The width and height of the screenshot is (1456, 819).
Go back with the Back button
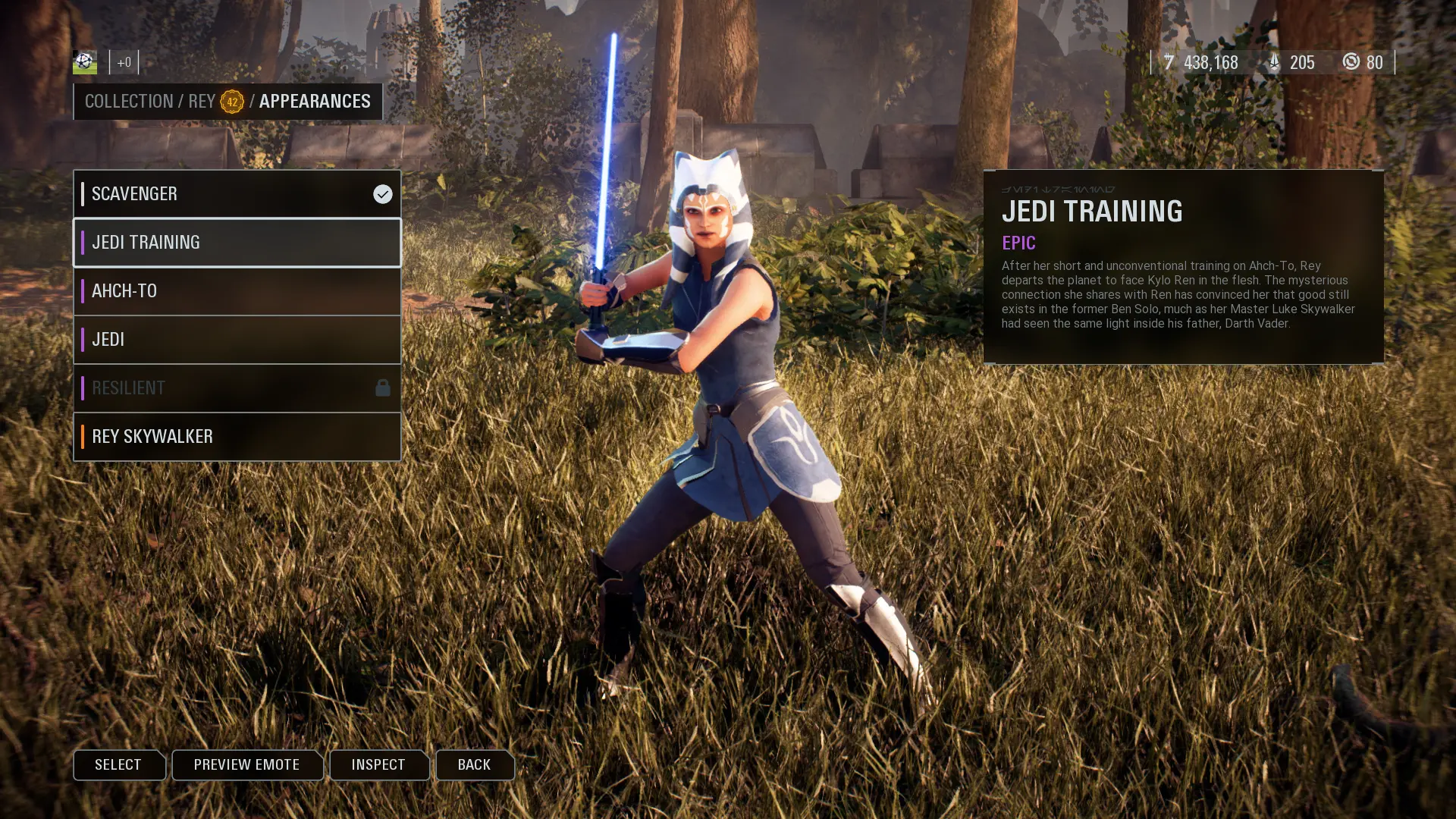click(474, 764)
